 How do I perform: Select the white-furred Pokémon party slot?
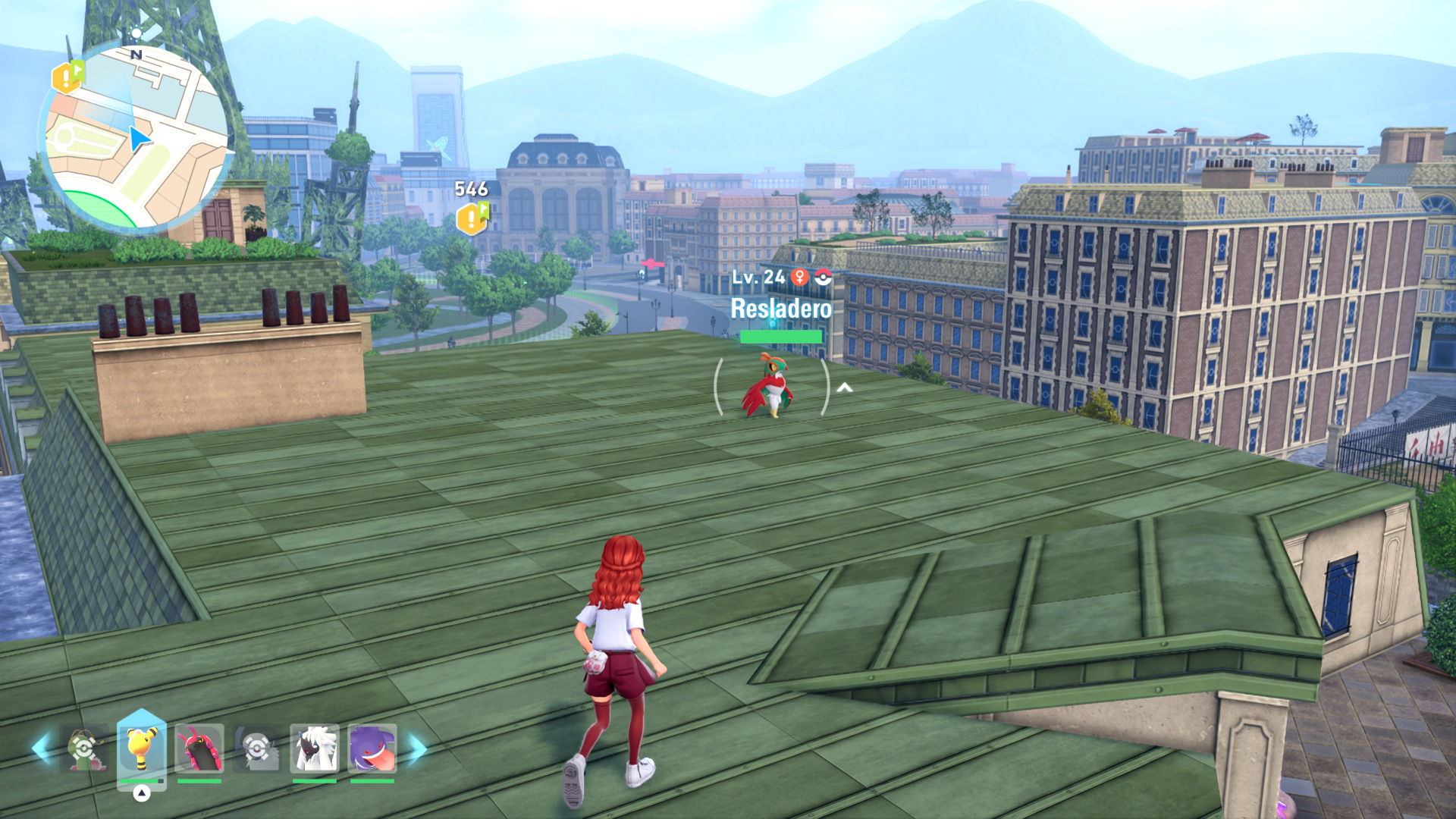coord(314,748)
